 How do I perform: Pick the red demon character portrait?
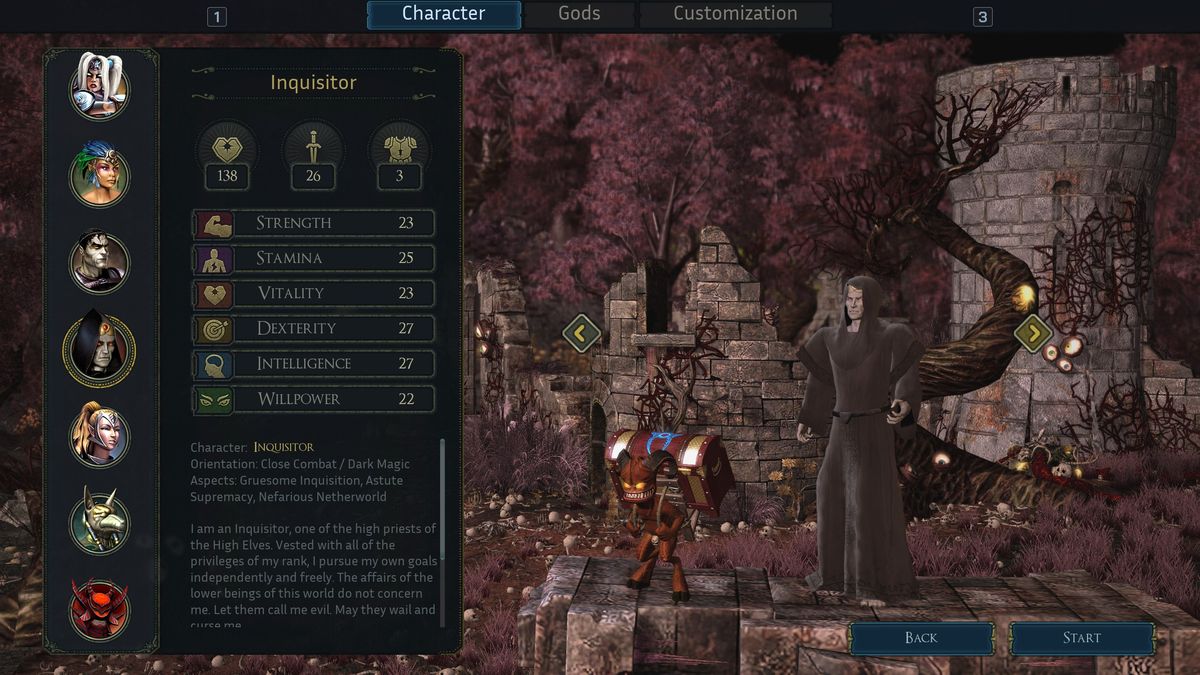point(99,607)
